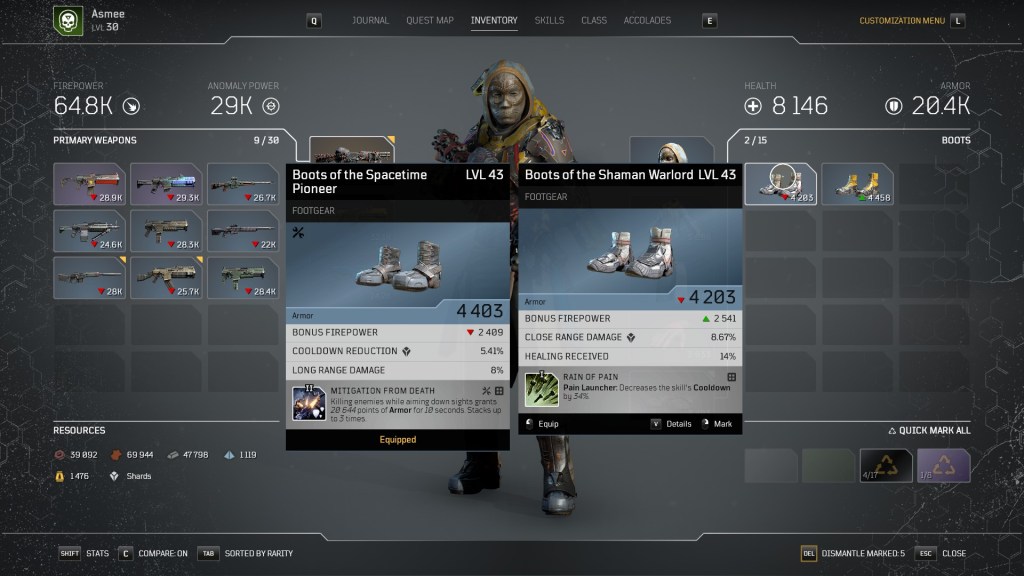This screenshot has width=1024, height=576.
Task: Select the yellow boots slot showing 4 458
Action: tap(857, 184)
